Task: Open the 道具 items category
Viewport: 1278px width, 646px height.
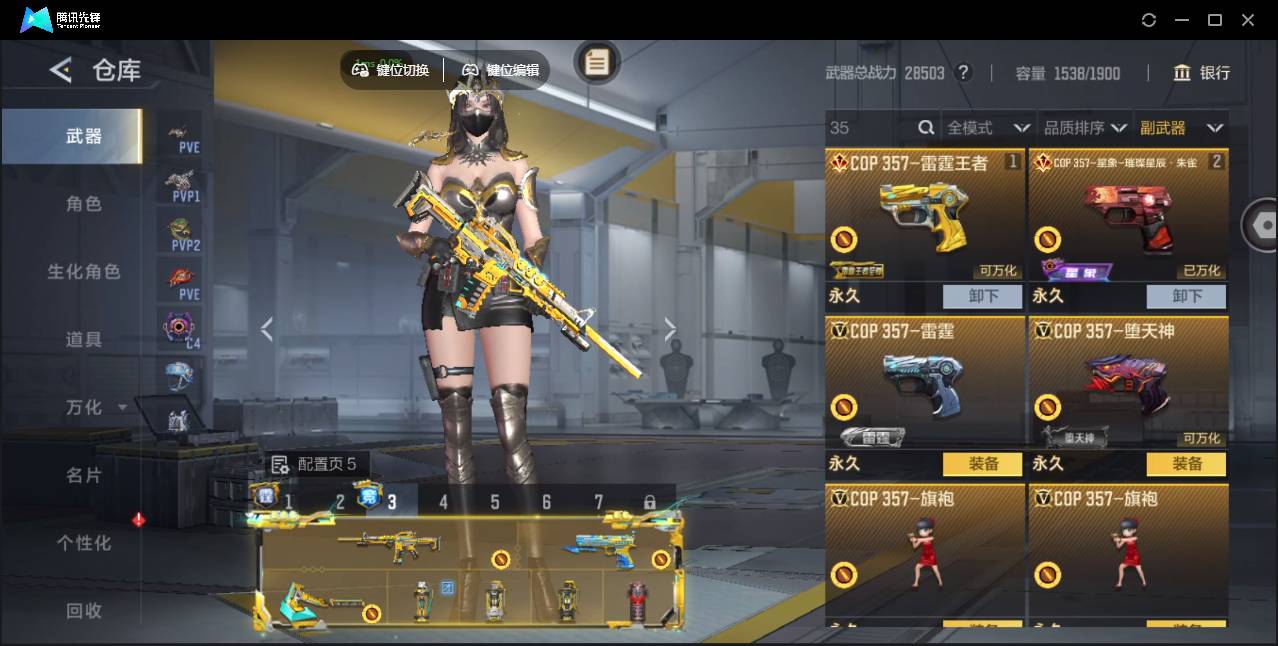Action: point(84,340)
